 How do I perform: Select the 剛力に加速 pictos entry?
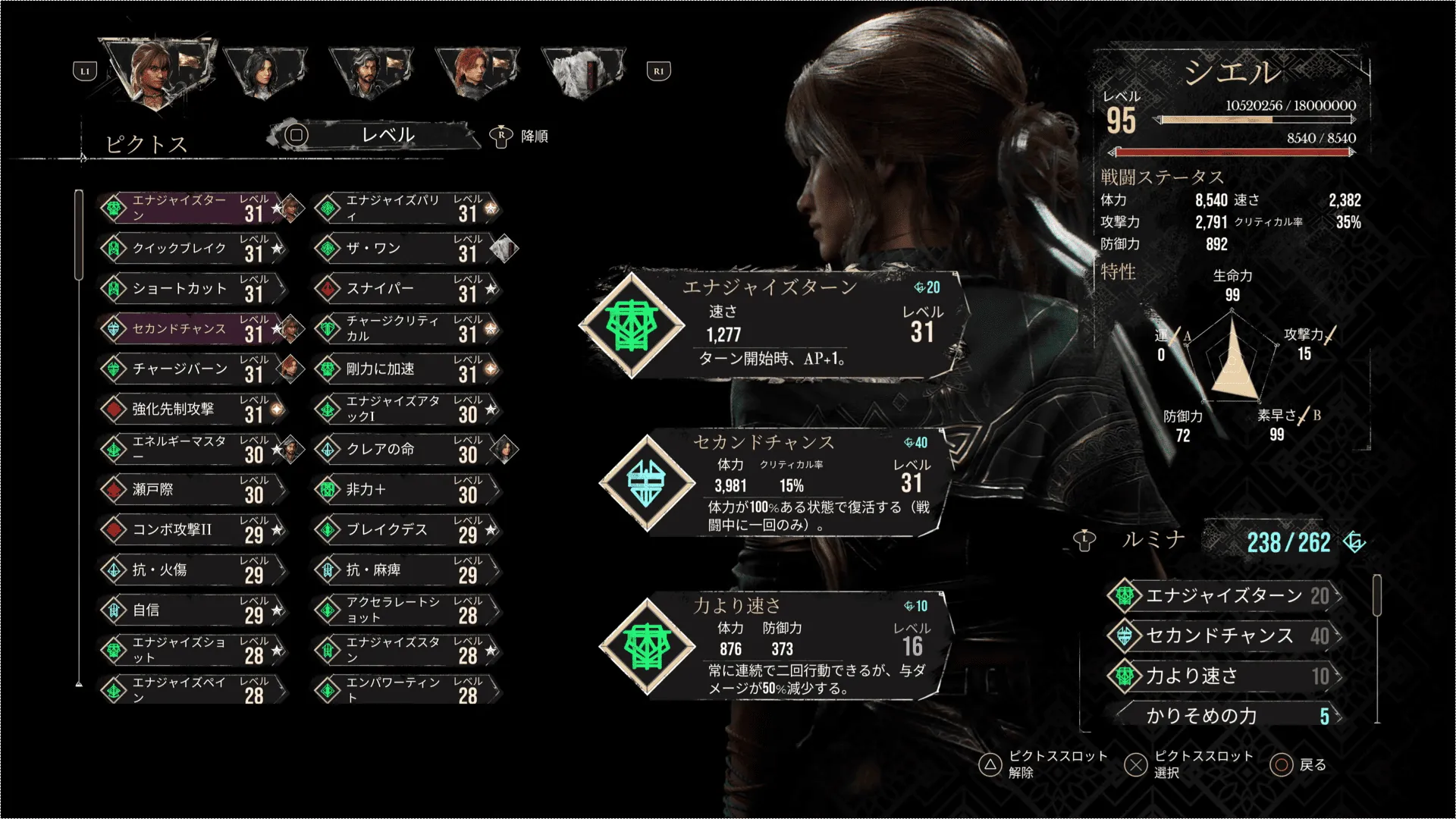pos(407,369)
